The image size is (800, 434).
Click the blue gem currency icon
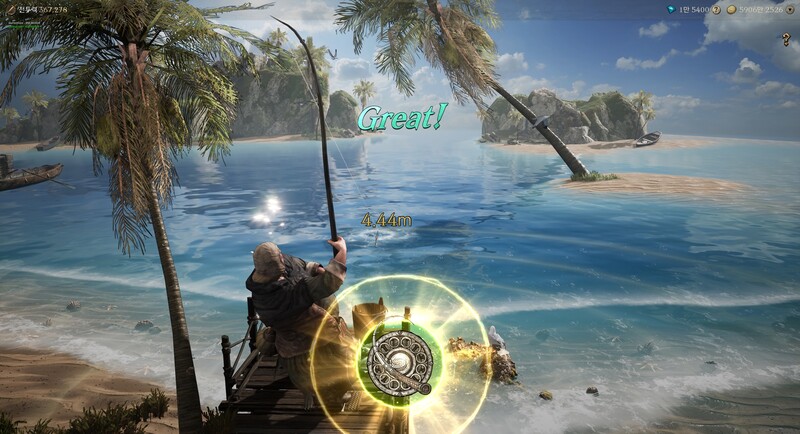click(x=670, y=9)
